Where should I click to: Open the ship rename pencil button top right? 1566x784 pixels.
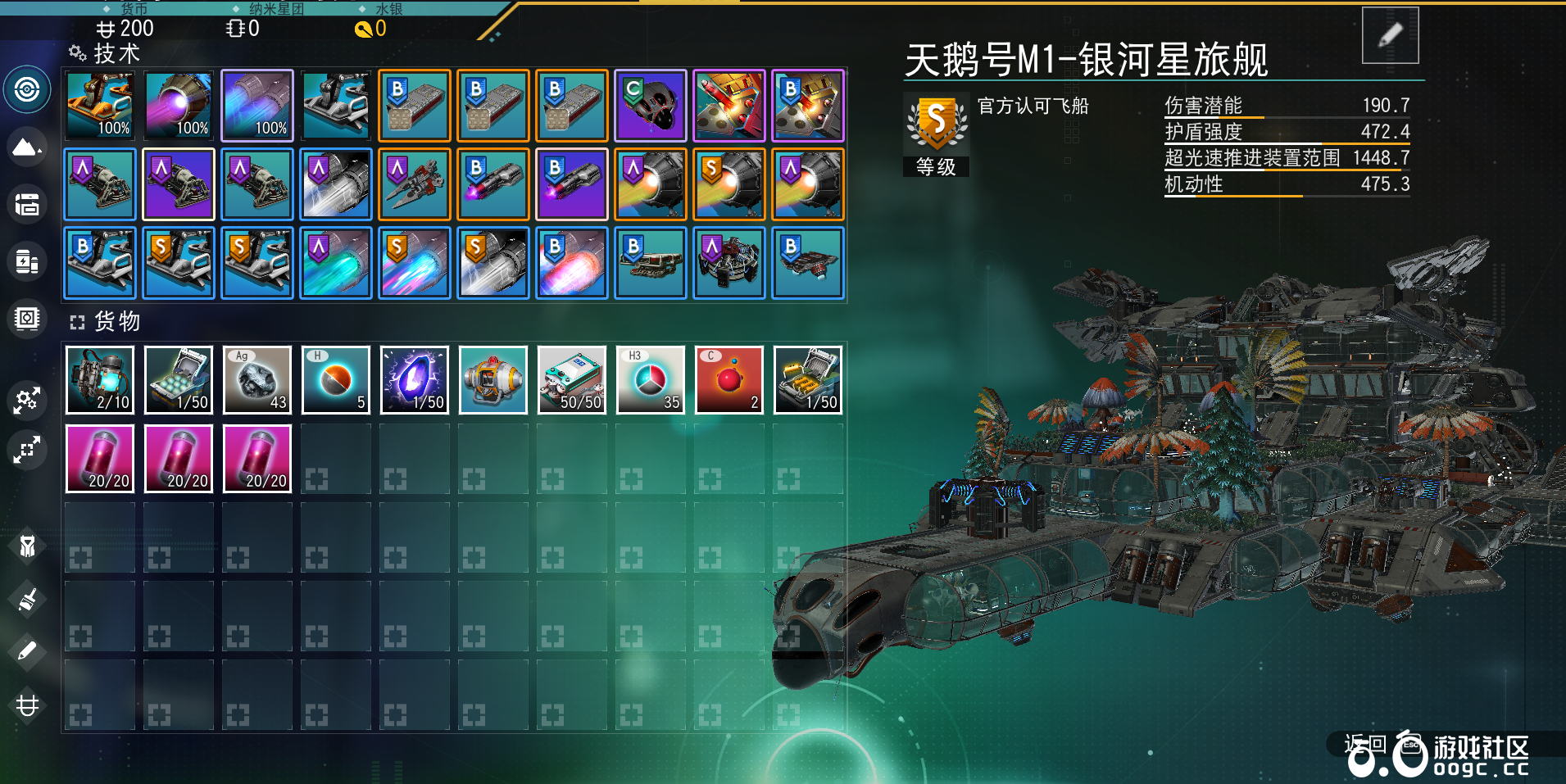coord(1391,34)
